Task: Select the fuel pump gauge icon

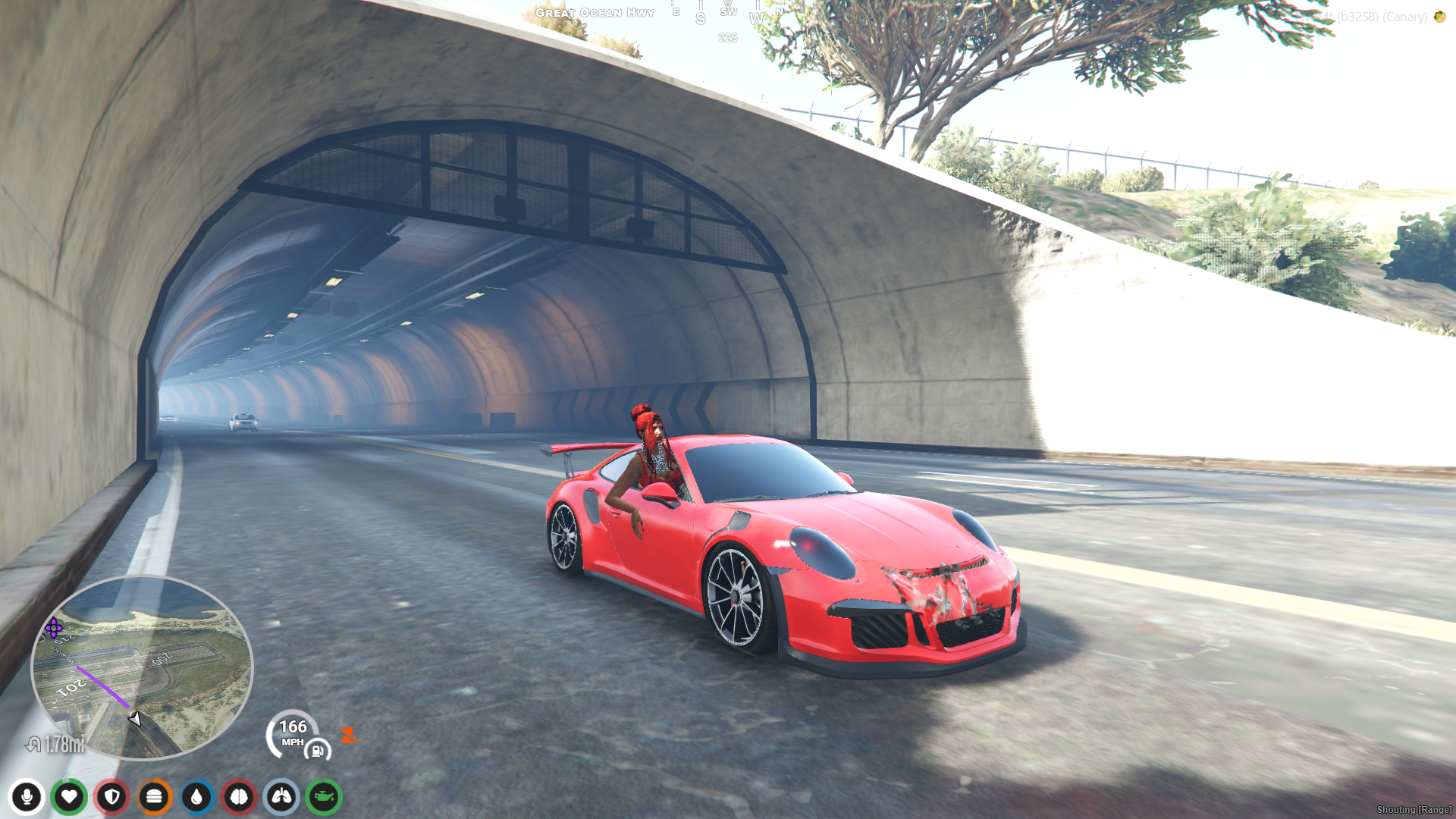Action: (x=318, y=751)
